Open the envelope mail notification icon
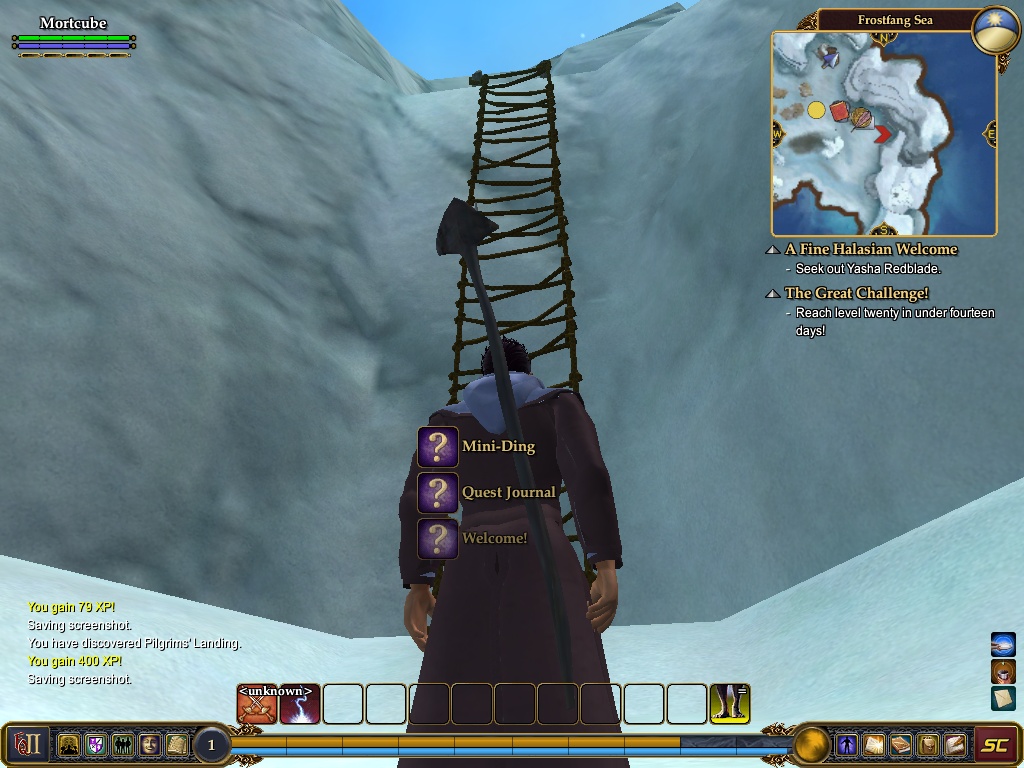 pos(1003,698)
